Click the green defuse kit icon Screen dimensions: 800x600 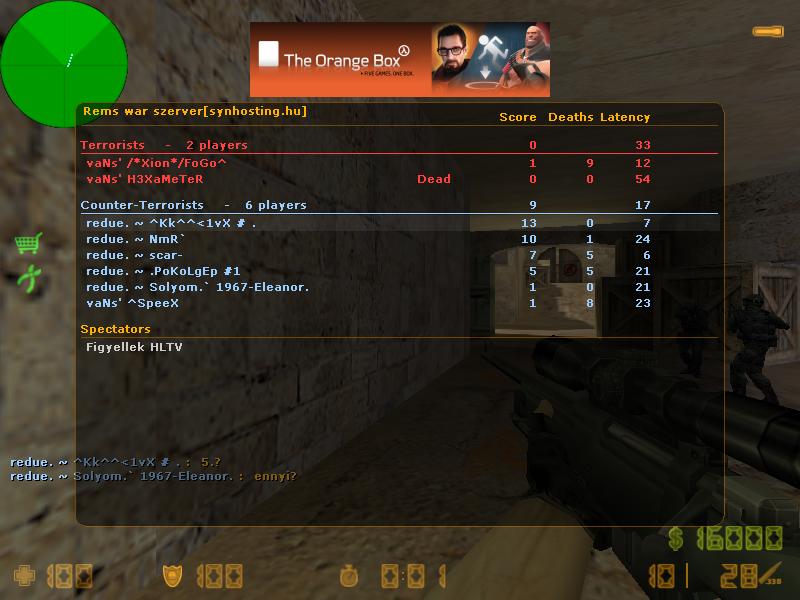(28, 278)
